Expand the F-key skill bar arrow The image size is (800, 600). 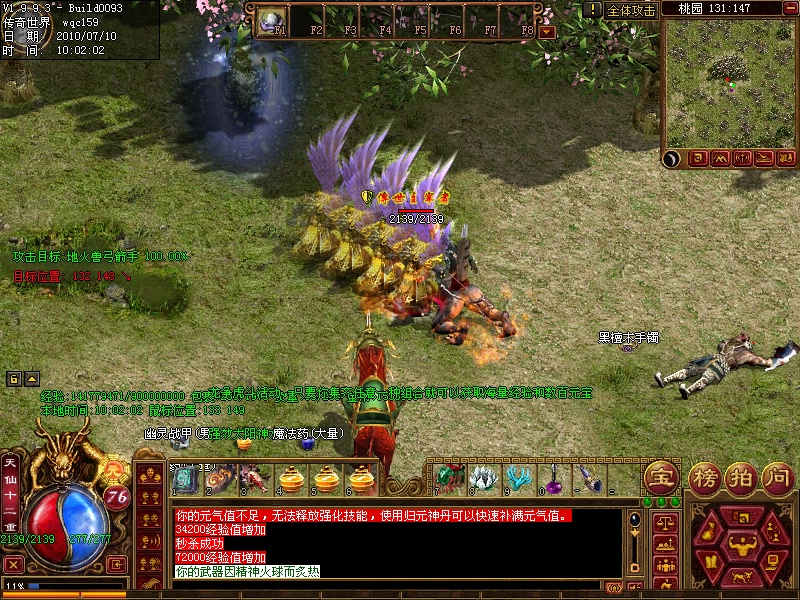[546, 32]
